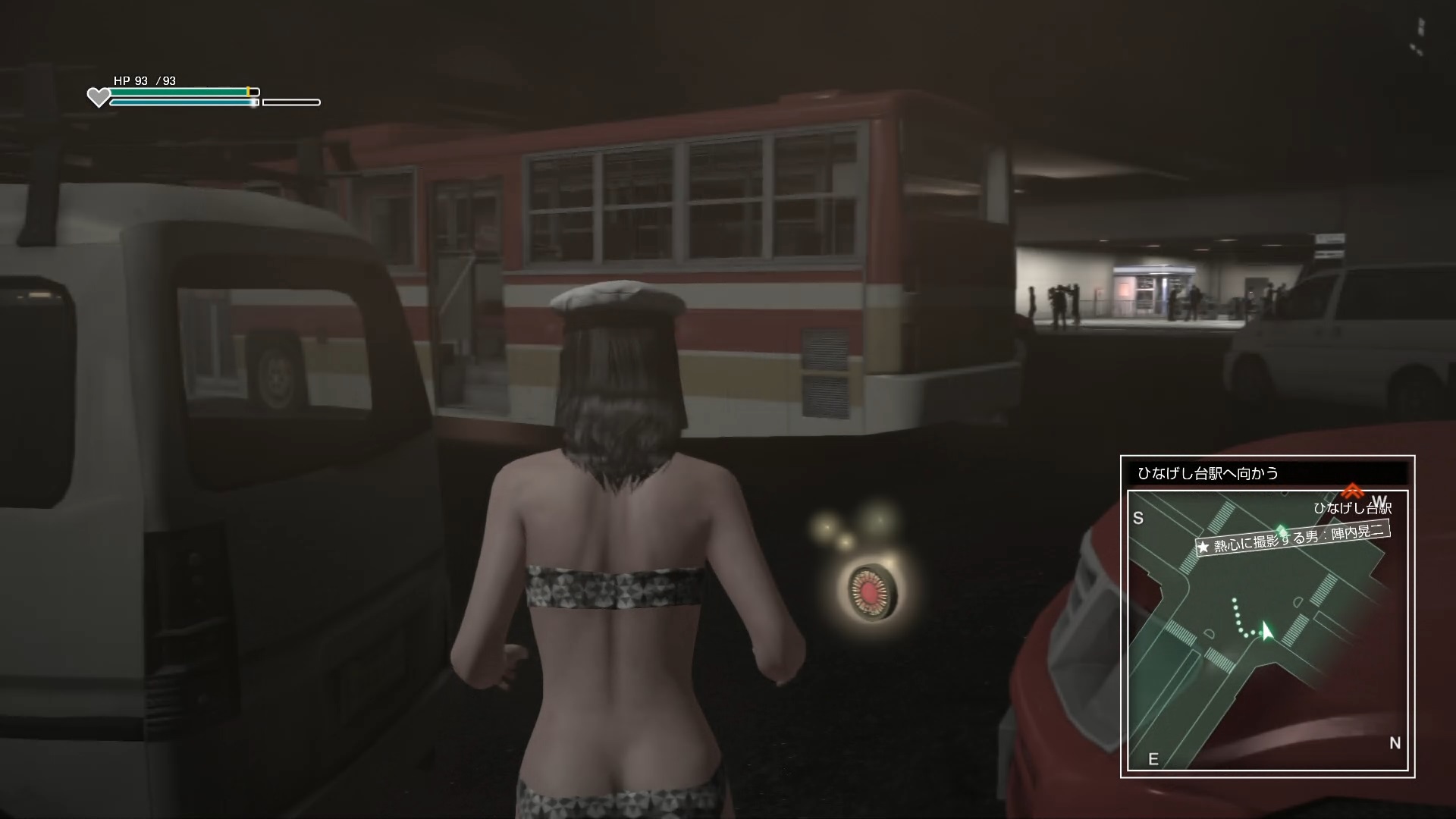Select the red chevron destination marker
Screen dimensions: 1456x819
coord(1351,491)
